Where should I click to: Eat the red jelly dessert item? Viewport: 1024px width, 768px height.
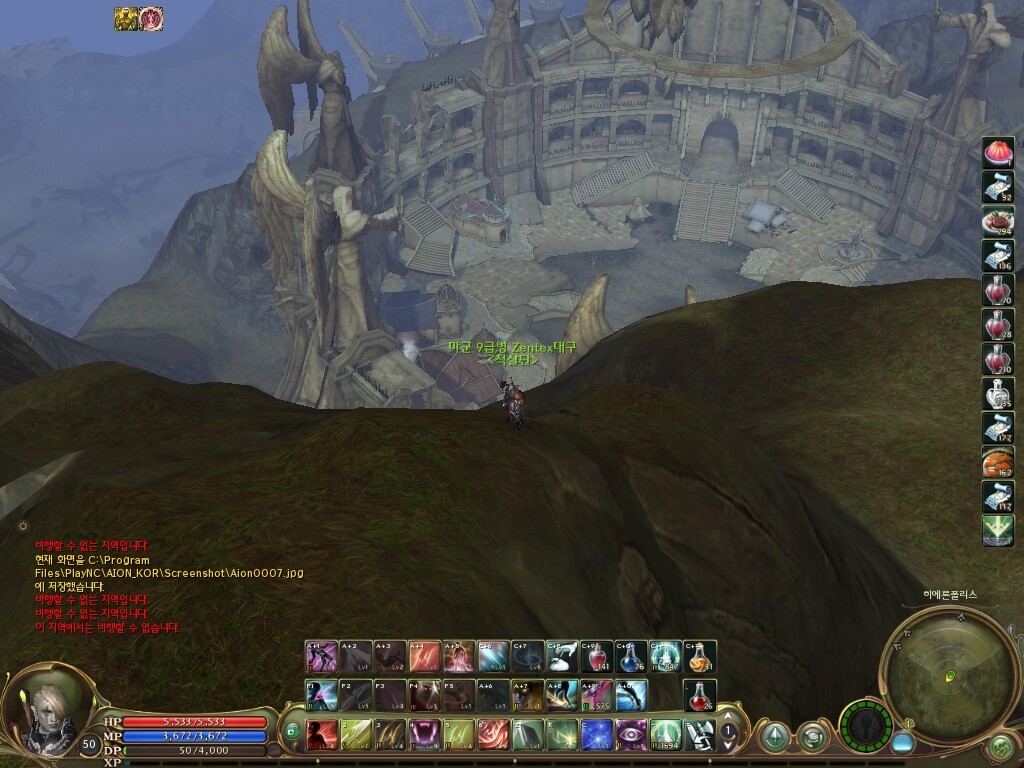click(997, 152)
